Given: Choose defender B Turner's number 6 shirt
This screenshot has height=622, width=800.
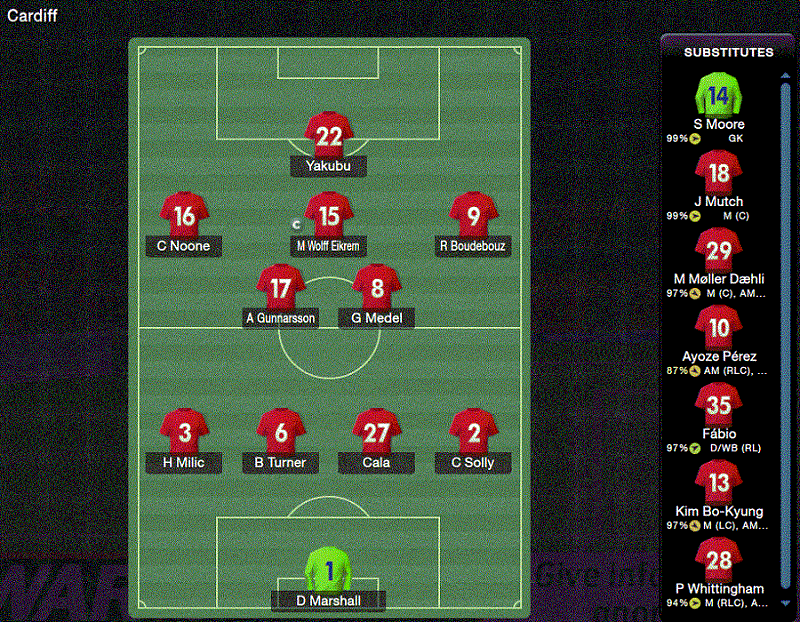Looking at the screenshot, I should click(x=281, y=433).
